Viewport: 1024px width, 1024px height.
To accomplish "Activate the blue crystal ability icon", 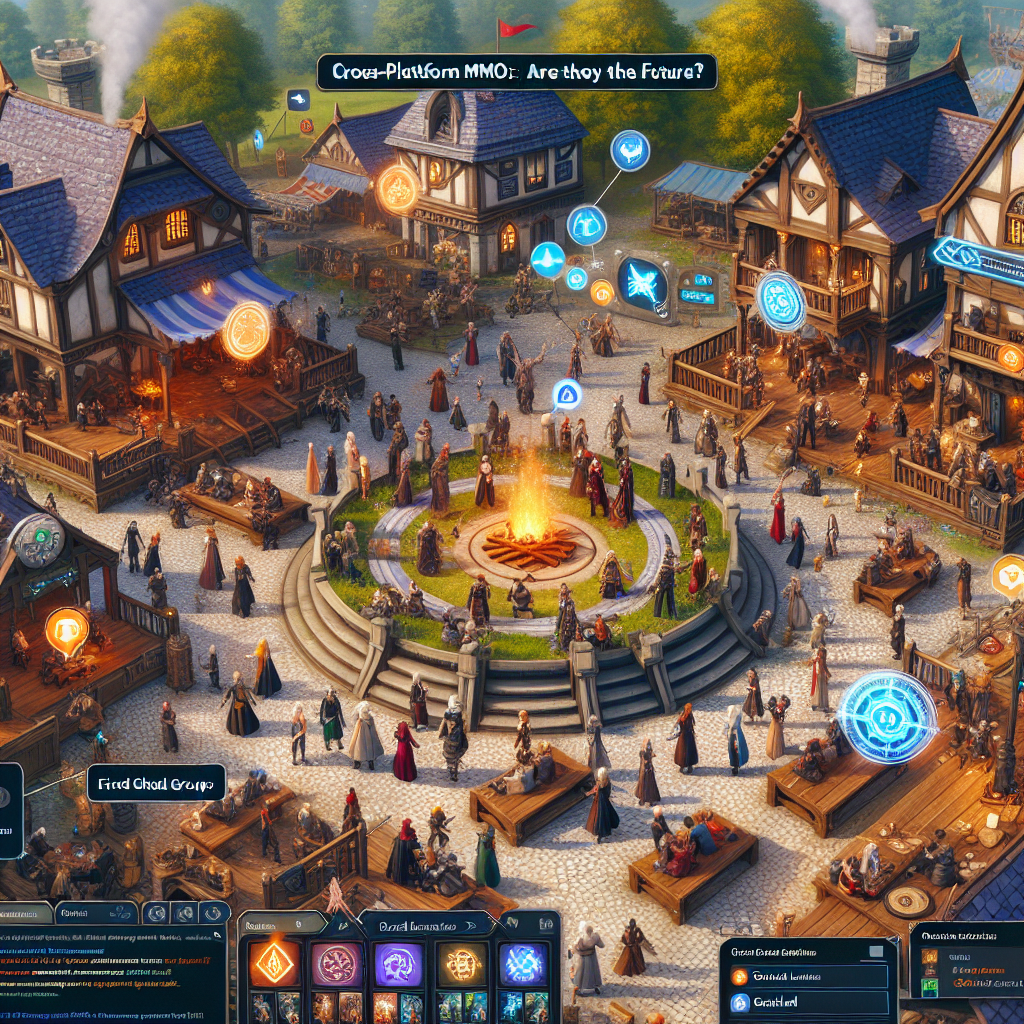I will coord(523,966).
